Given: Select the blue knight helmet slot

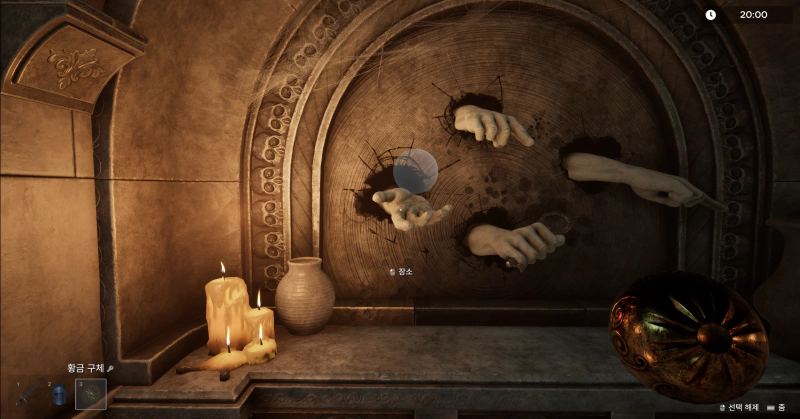Looking at the screenshot, I should (59, 395).
